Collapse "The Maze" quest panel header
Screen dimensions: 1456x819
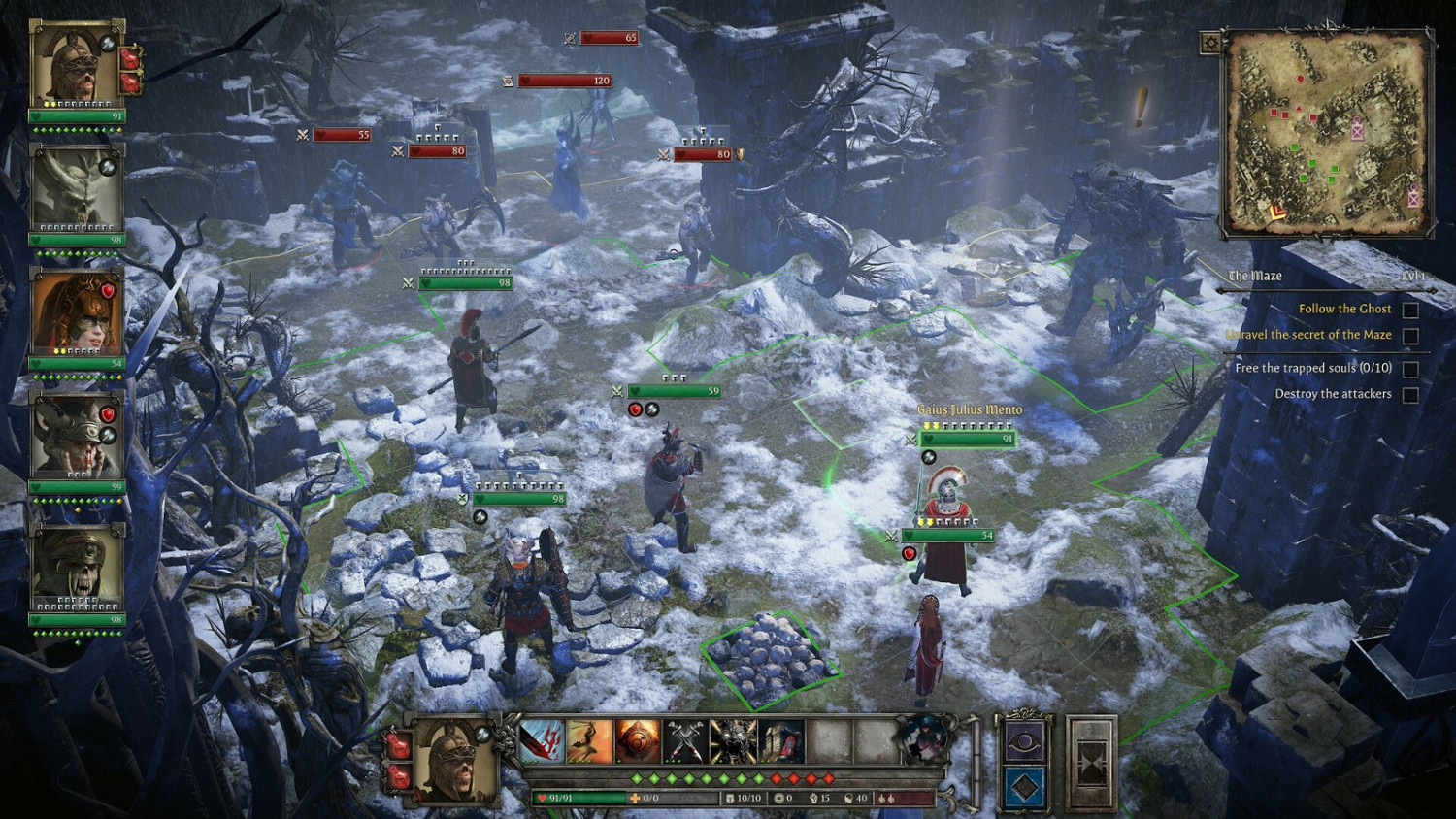point(1254,276)
